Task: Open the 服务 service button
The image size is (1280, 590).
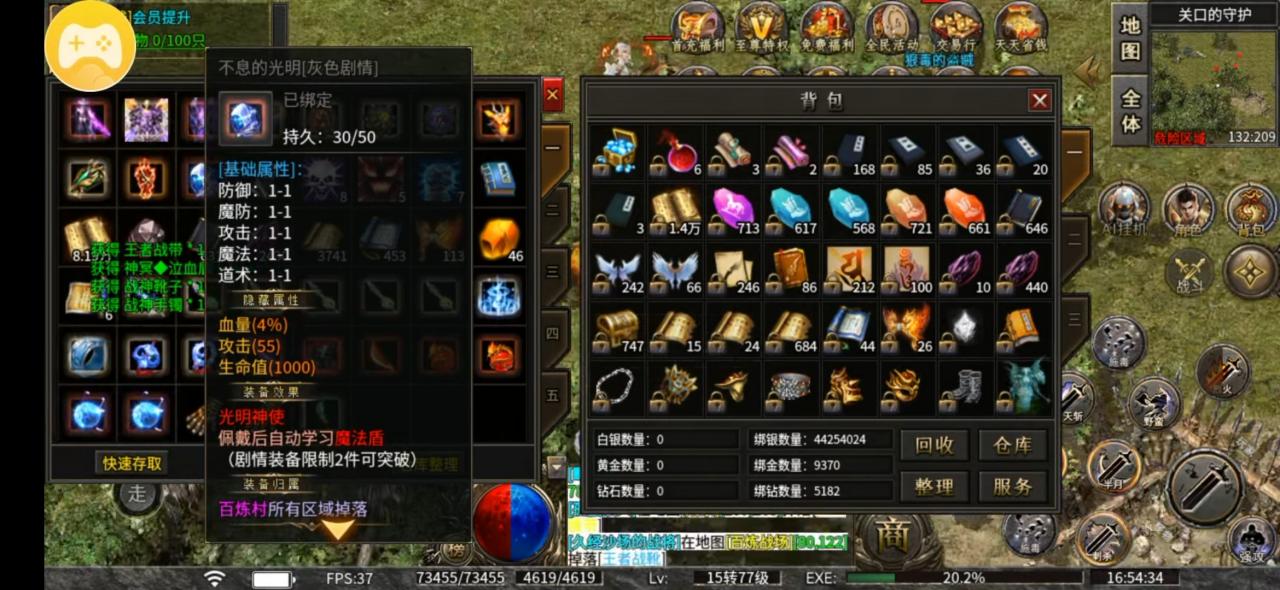Action: click(x=1012, y=487)
